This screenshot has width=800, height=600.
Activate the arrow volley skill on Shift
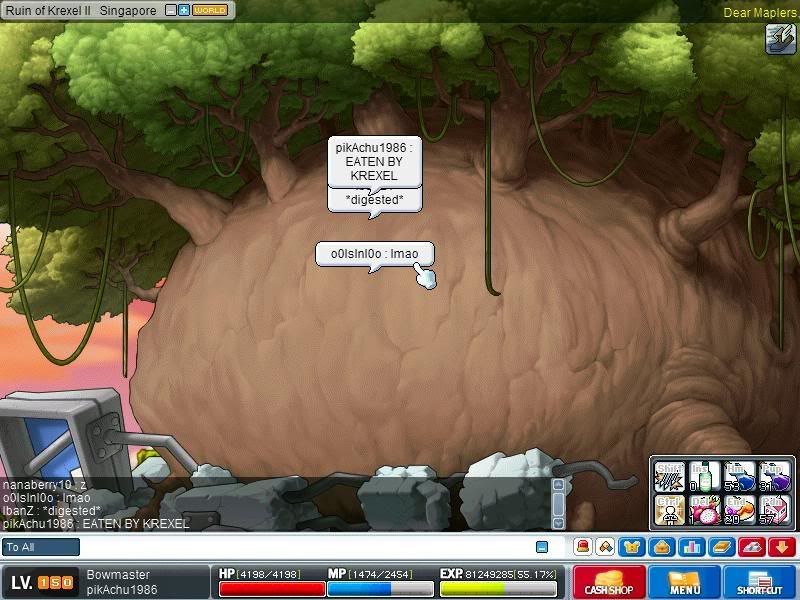coord(670,476)
